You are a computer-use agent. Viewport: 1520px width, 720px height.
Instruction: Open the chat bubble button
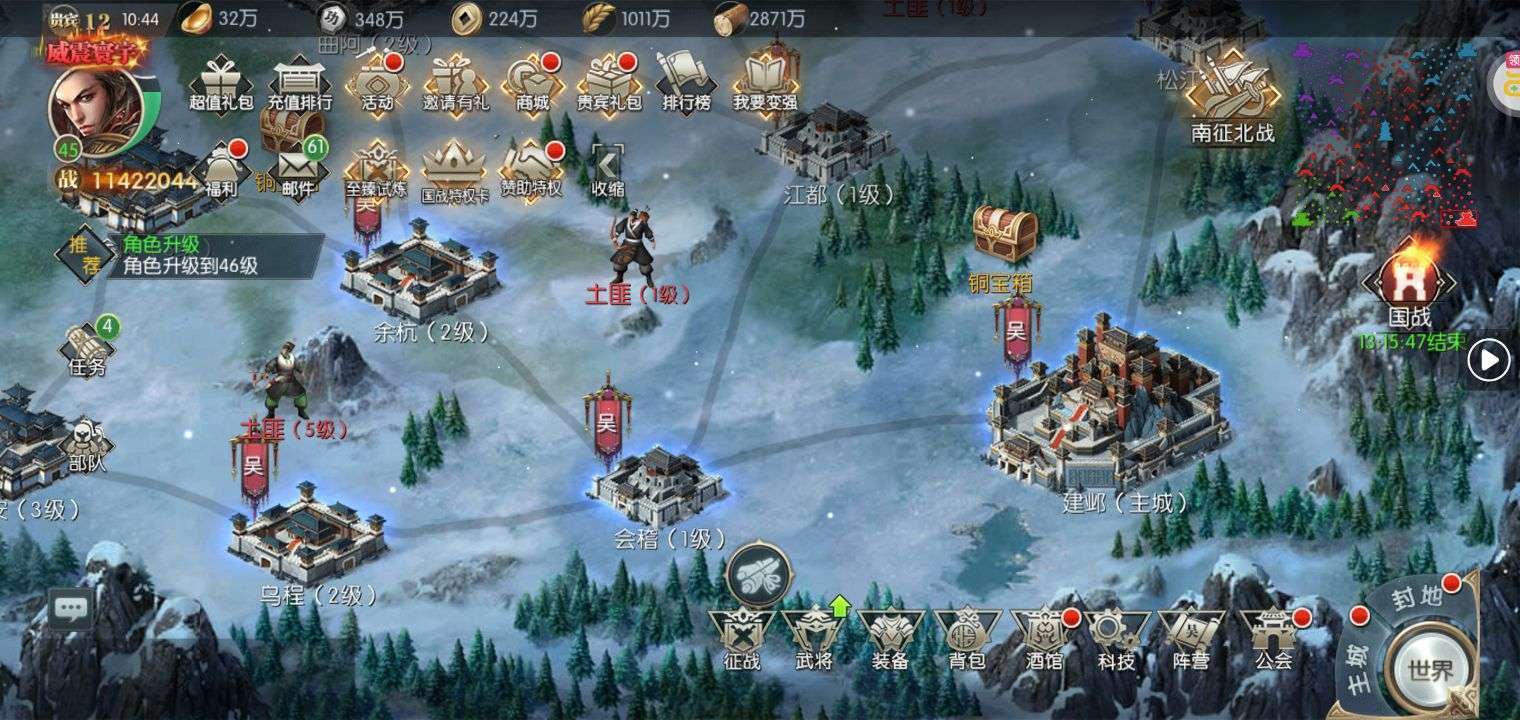[71, 607]
